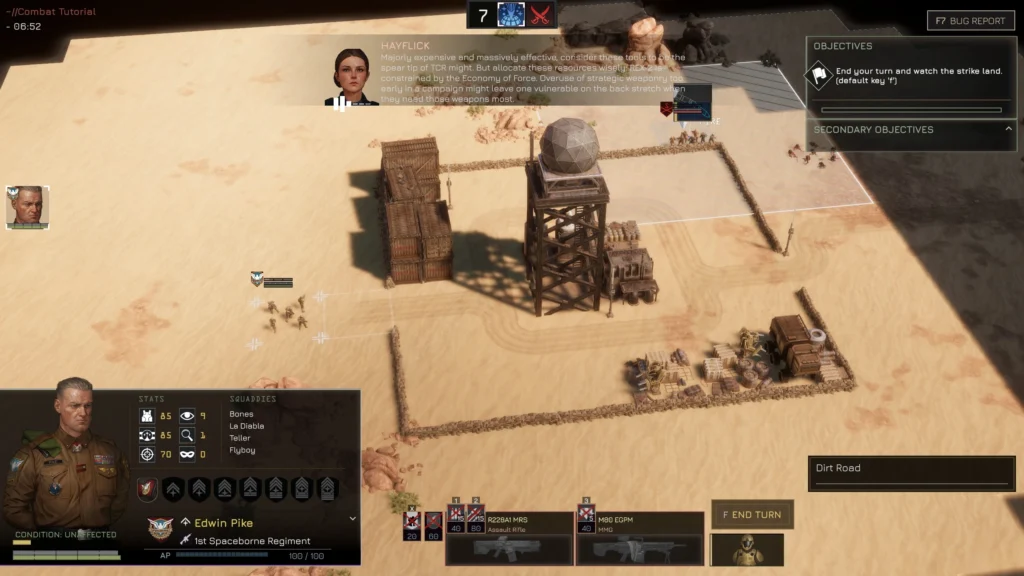Click the end-turn objective flag icon
The height and width of the screenshot is (576, 1024).
click(x=820, y=73)
